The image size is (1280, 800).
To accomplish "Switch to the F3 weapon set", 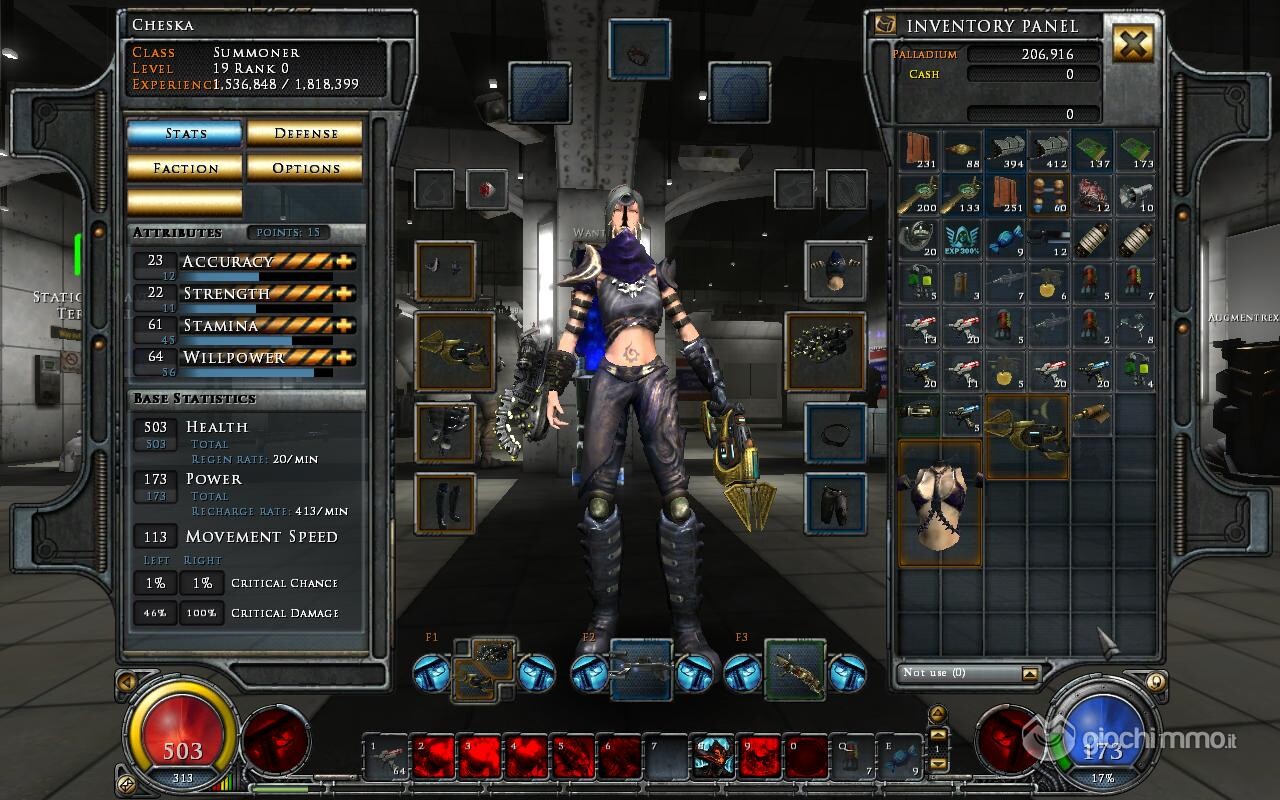I will tap(795, 670).
